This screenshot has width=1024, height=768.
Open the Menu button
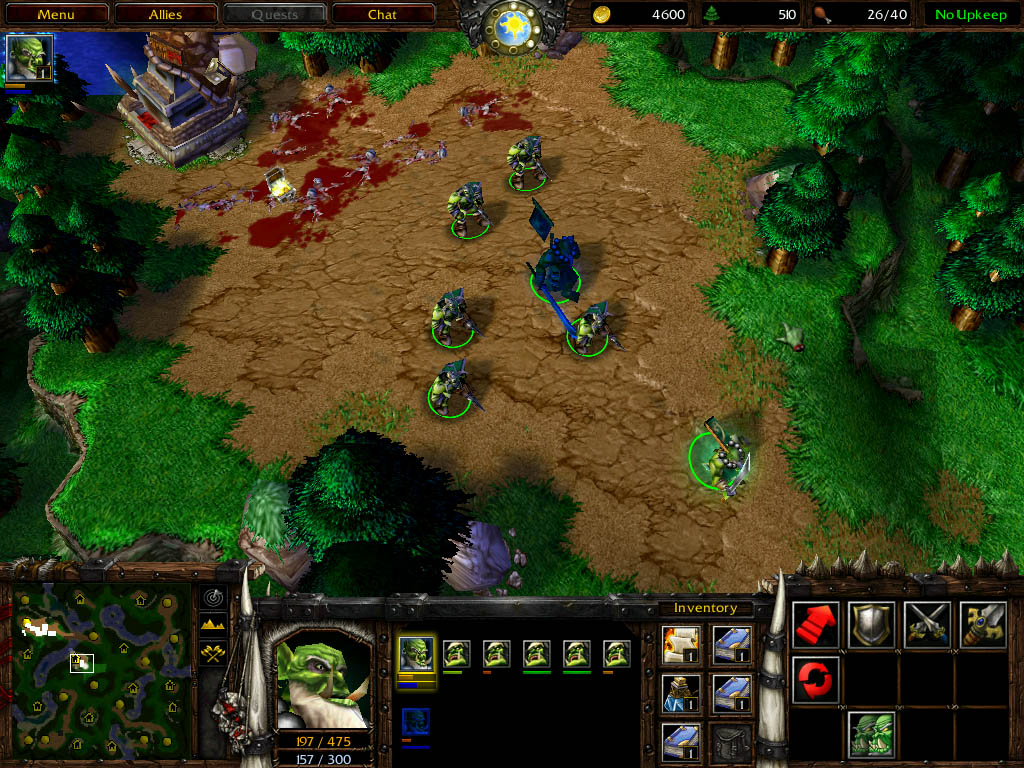(56, 14)
